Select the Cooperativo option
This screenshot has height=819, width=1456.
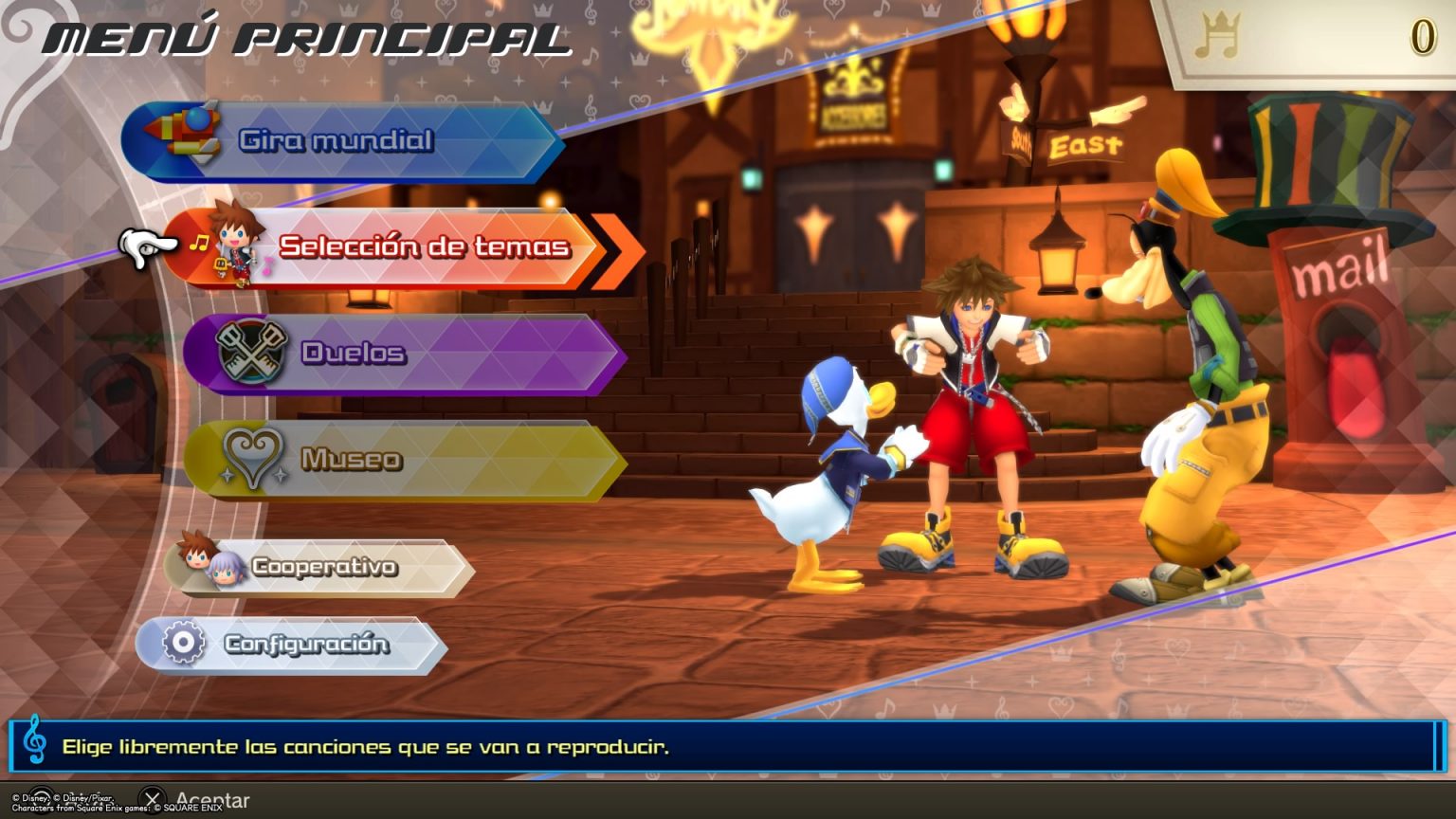tap(322, 567)
